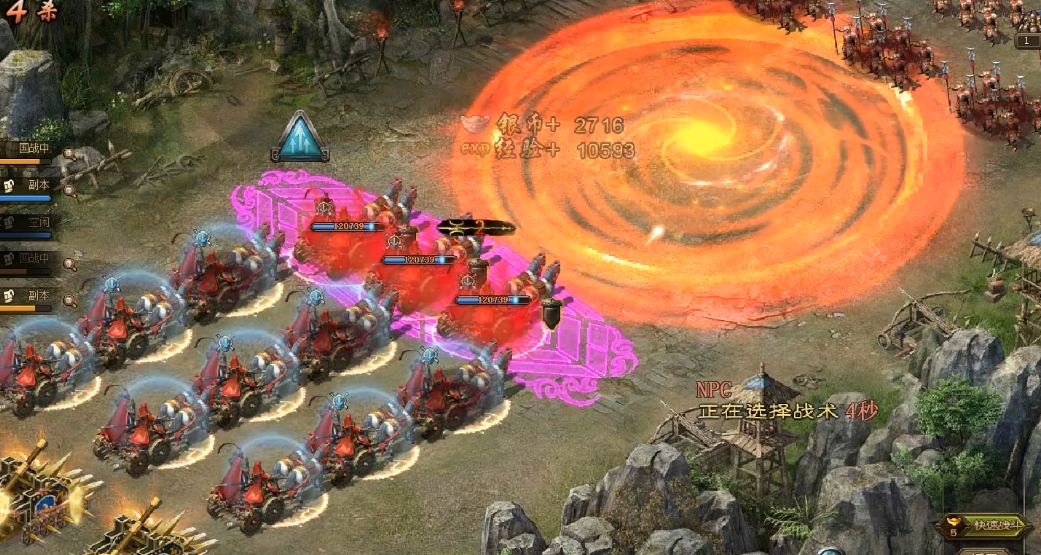1041x555 pixels.
Task: Select the idle 空闲 general entry
Action: 30,220
